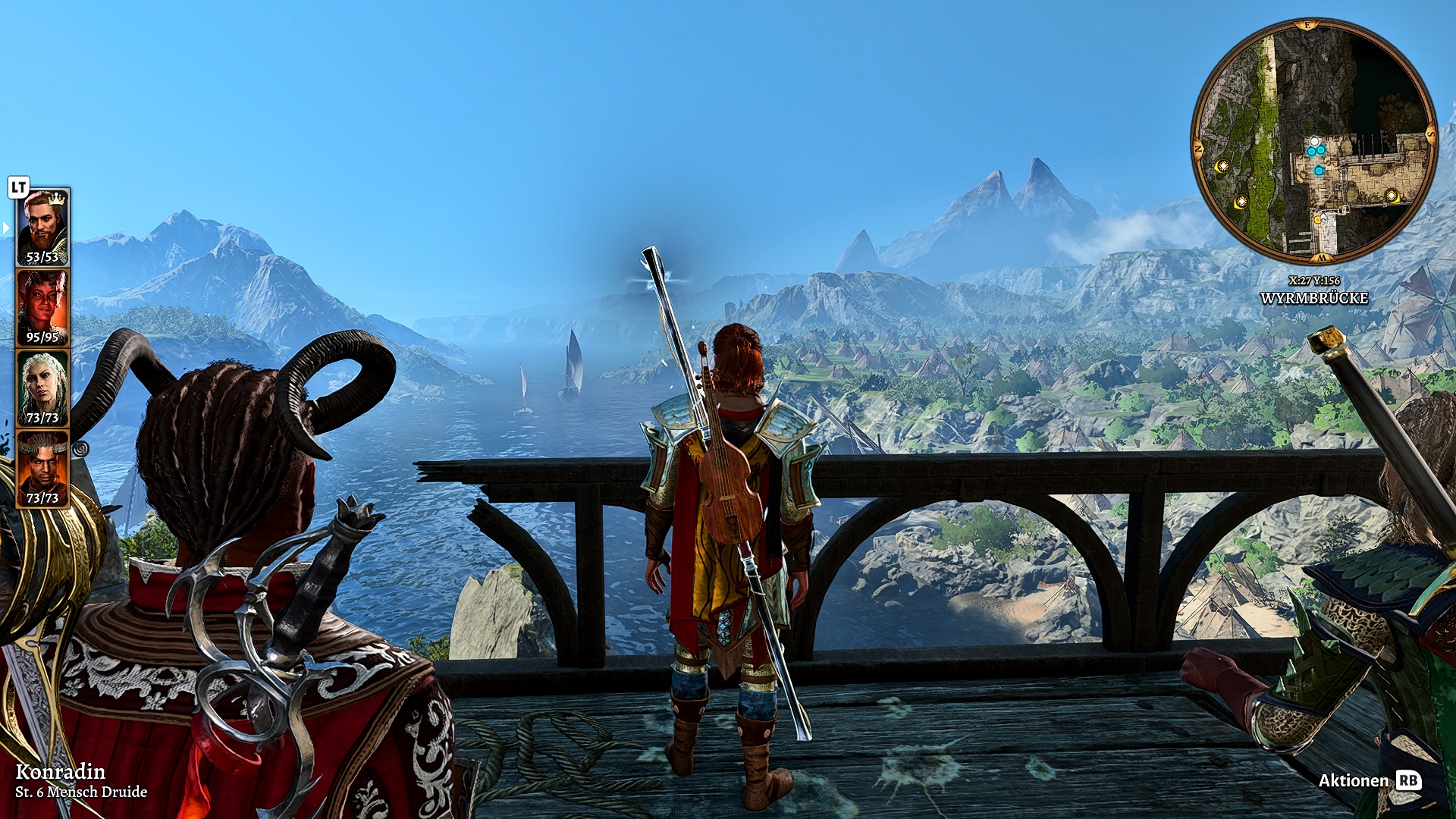Viewport: 1456px width, 819px height.
Task: Open the circular Wyrmbrücke minimap
Action: pos(1313,141)
